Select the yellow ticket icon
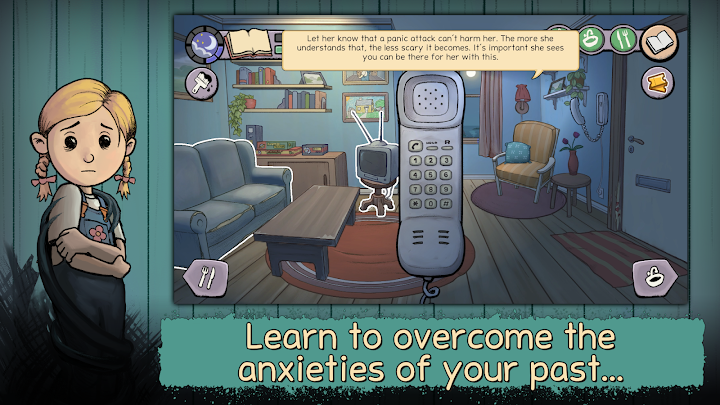This screenshot has width=720, height=405. 659,82
